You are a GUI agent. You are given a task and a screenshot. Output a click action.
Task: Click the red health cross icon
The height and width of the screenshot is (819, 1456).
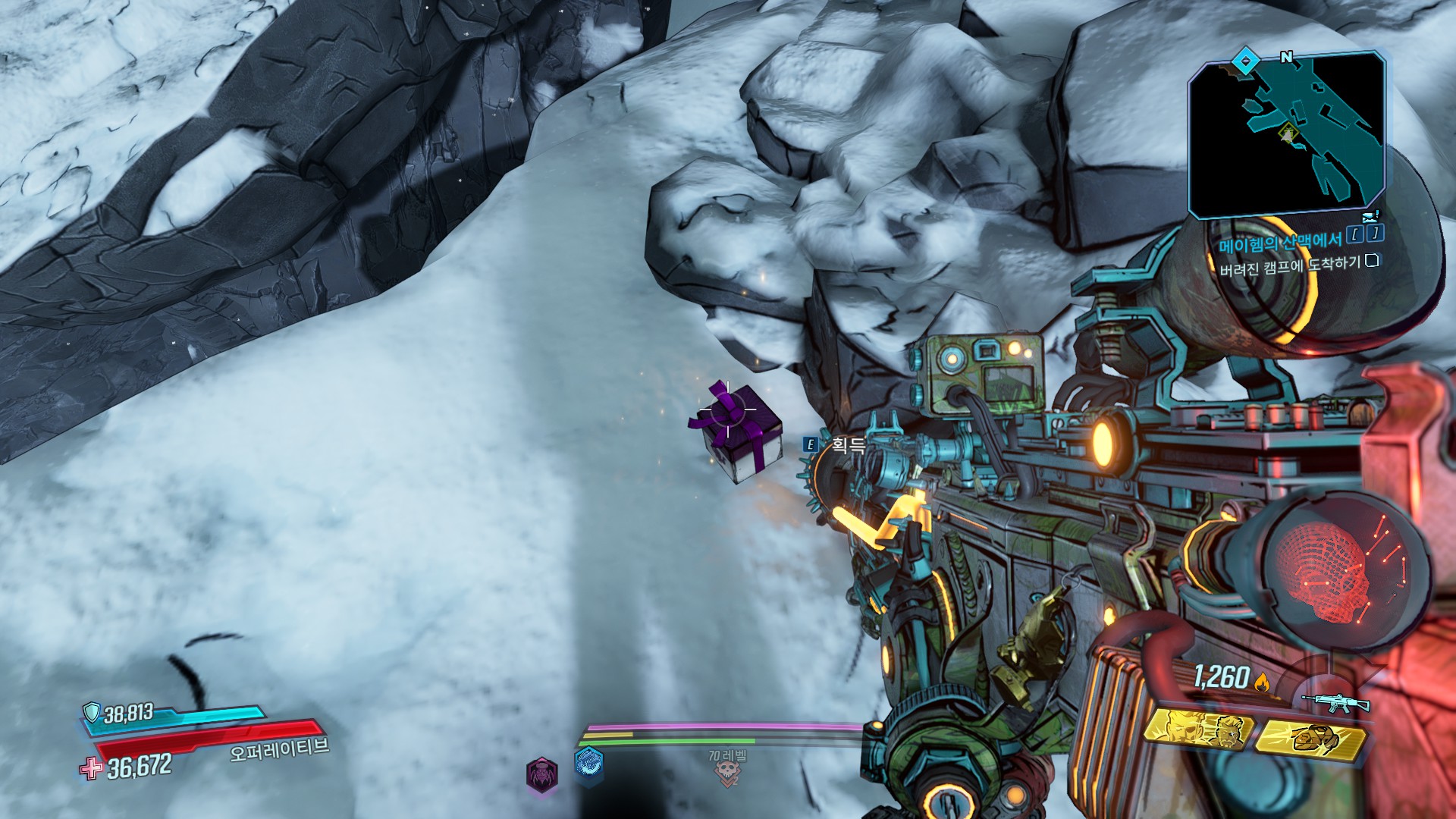click(92, 768)
